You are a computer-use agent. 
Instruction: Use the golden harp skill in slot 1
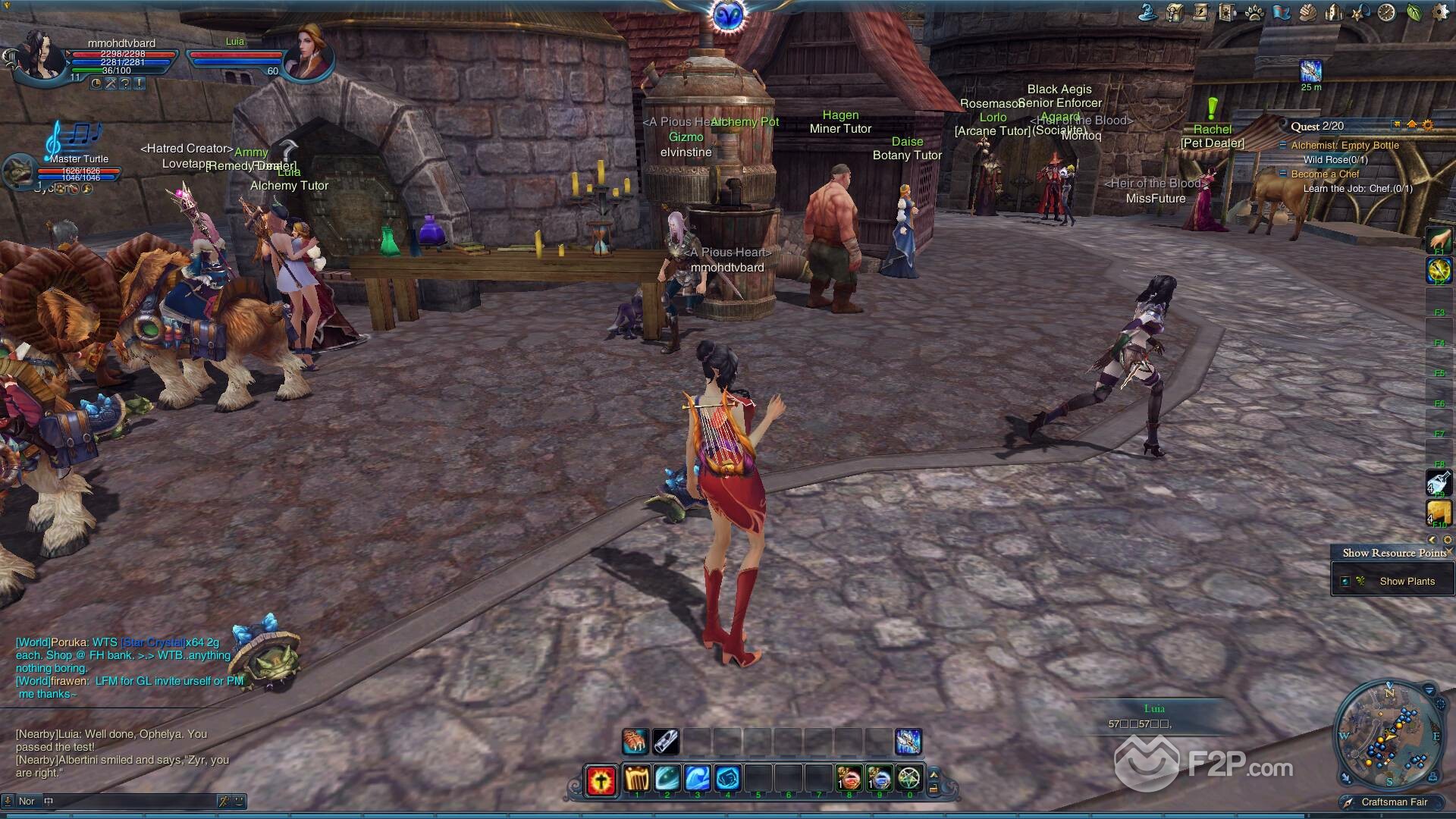click(x=635, y=778)
